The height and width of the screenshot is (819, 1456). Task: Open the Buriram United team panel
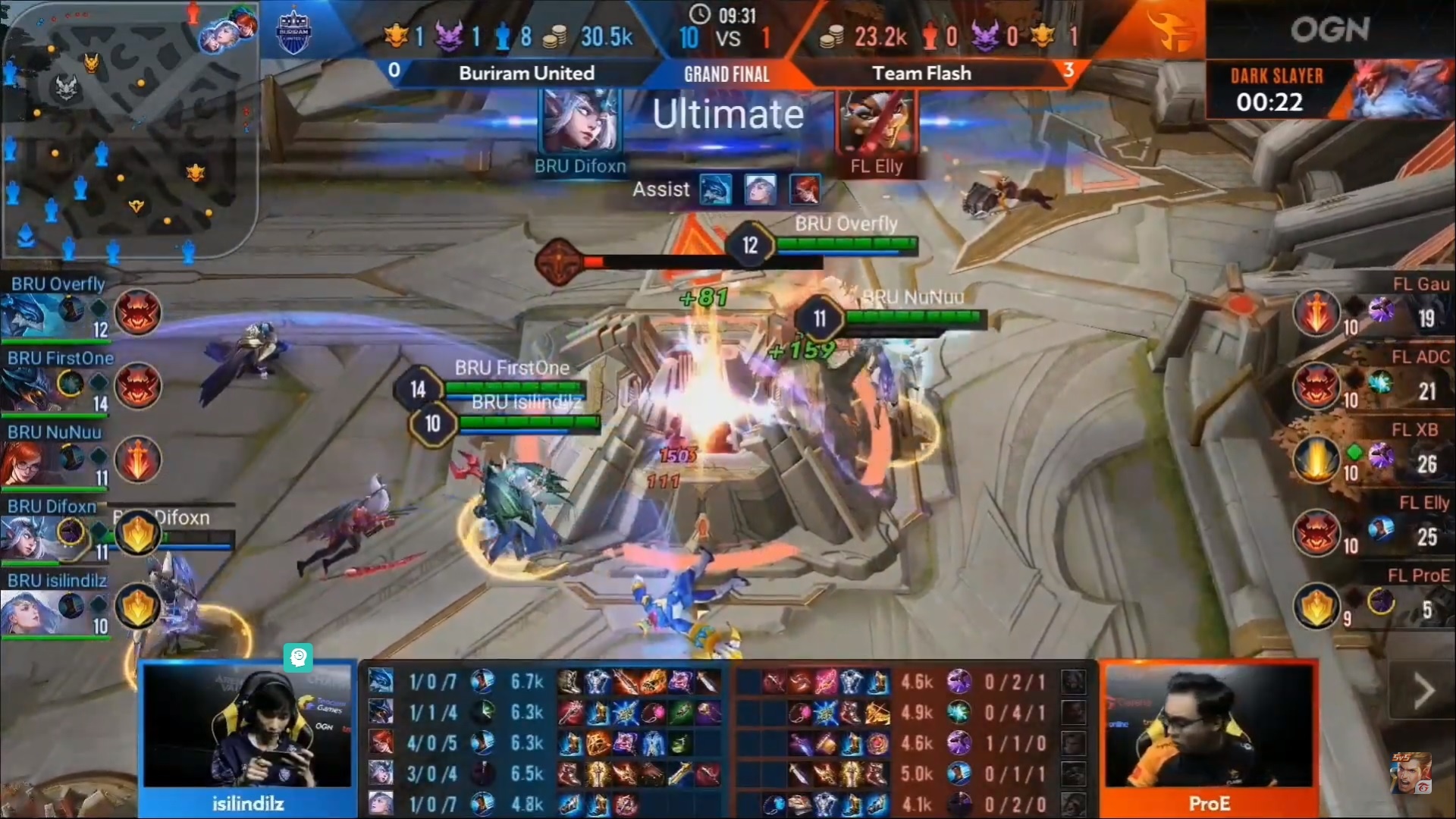pyautogui.click(x=526, y=73)
